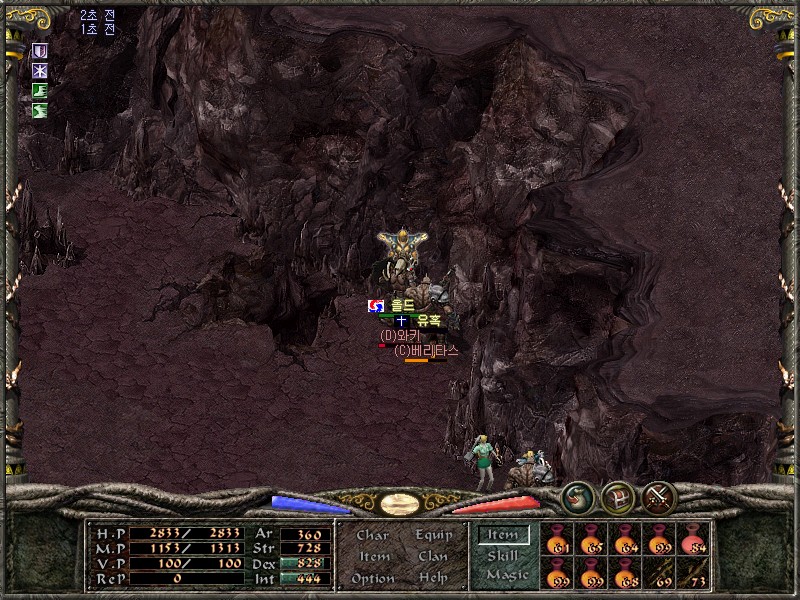This screenshot has width=800, height=600.
Task: Click the shield buff icon
Action: (40, 51)
